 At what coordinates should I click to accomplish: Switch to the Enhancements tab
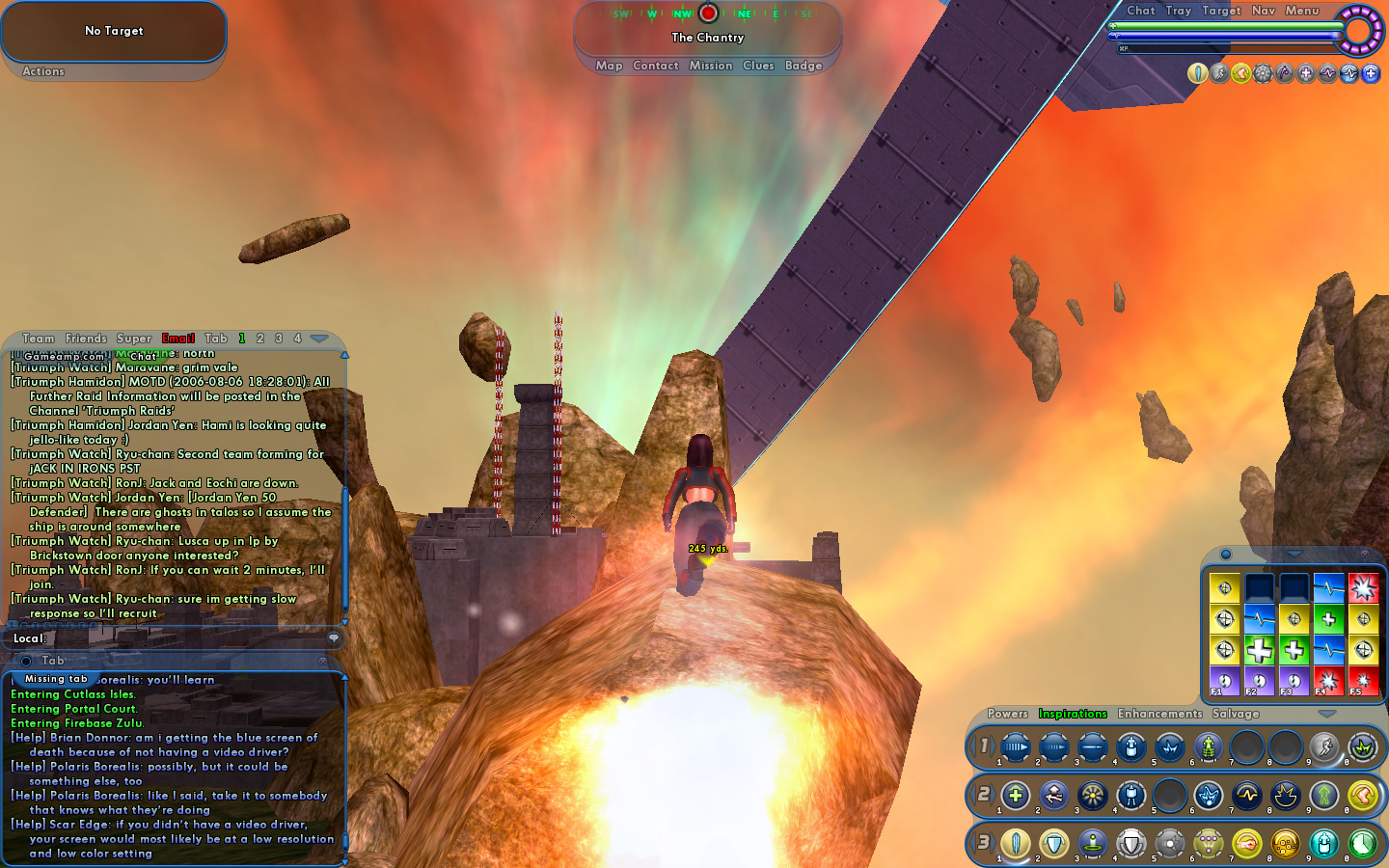[1159, 714]
